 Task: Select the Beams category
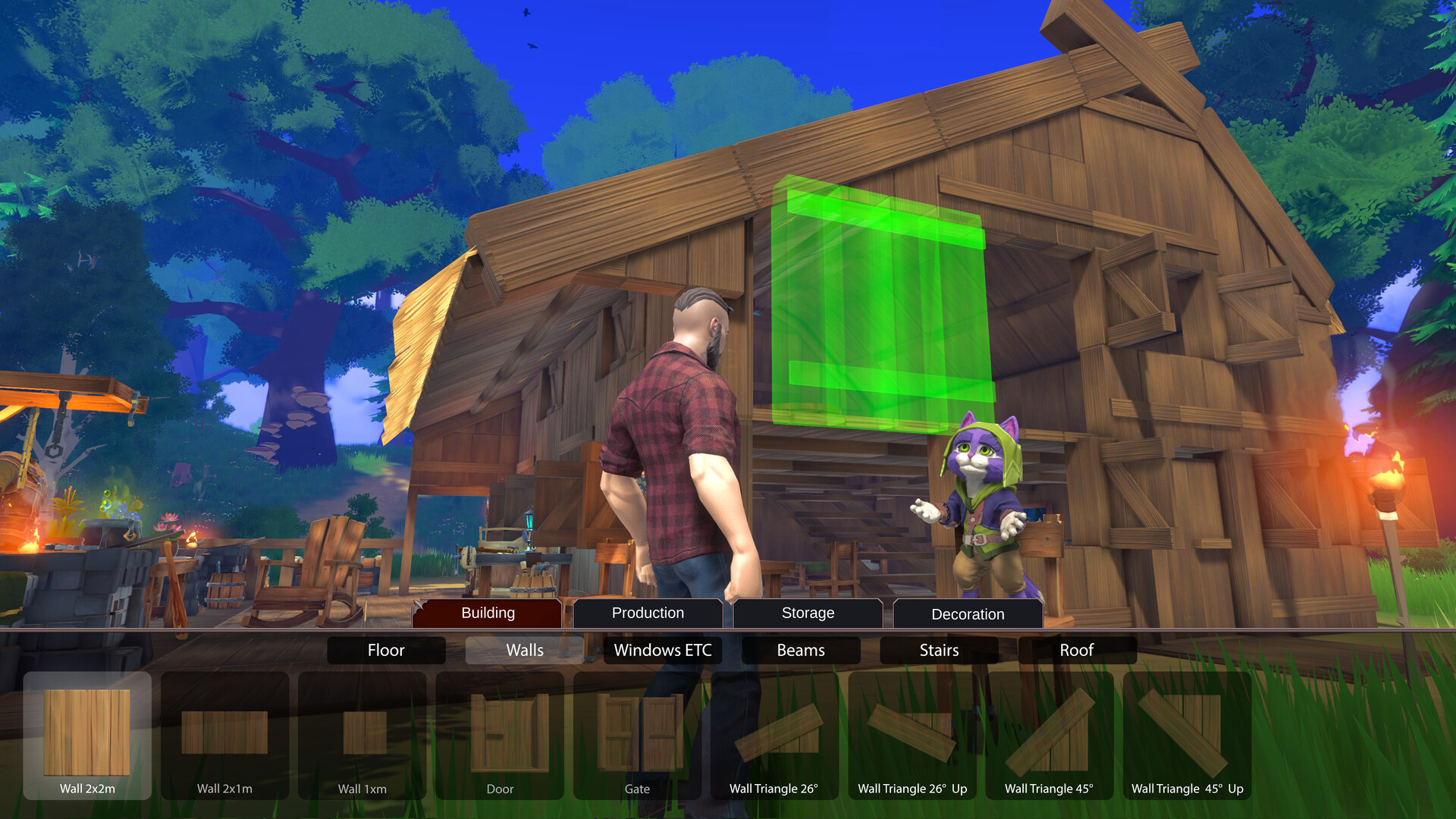pyautogui.click(x=800, y=650)
